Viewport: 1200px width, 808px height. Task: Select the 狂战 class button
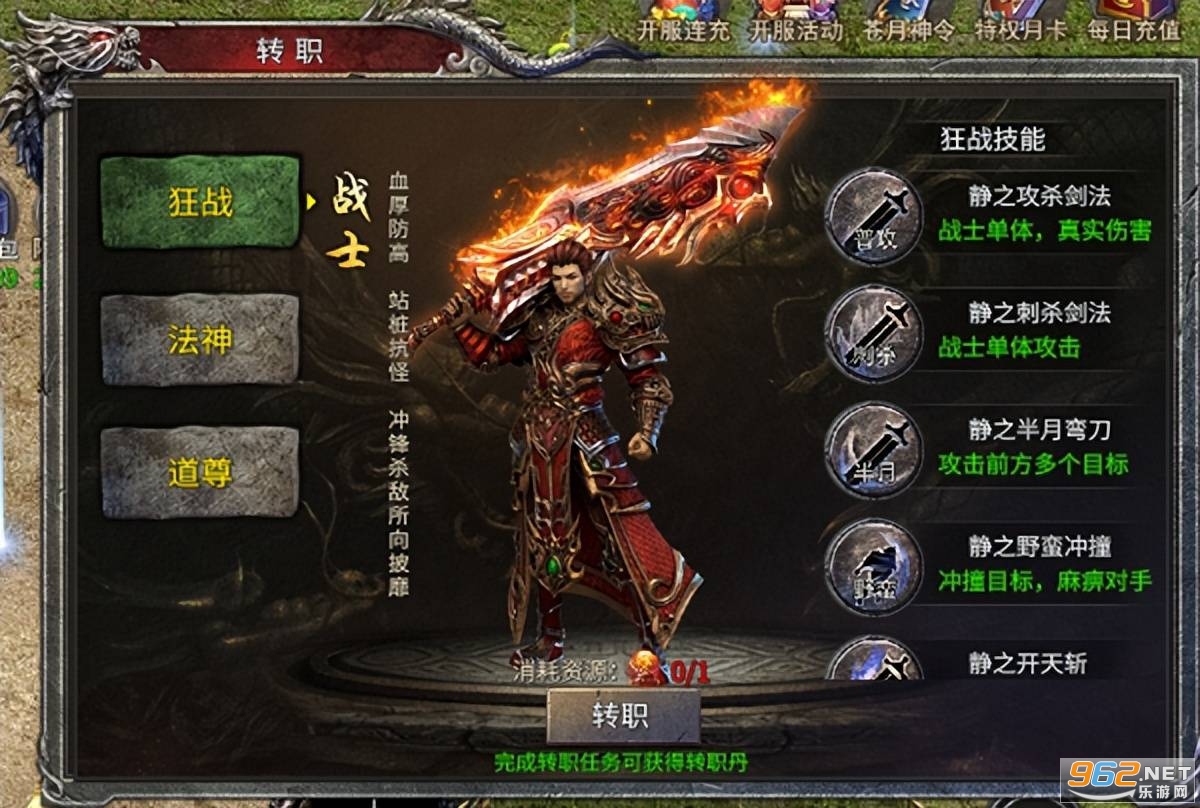200,202
